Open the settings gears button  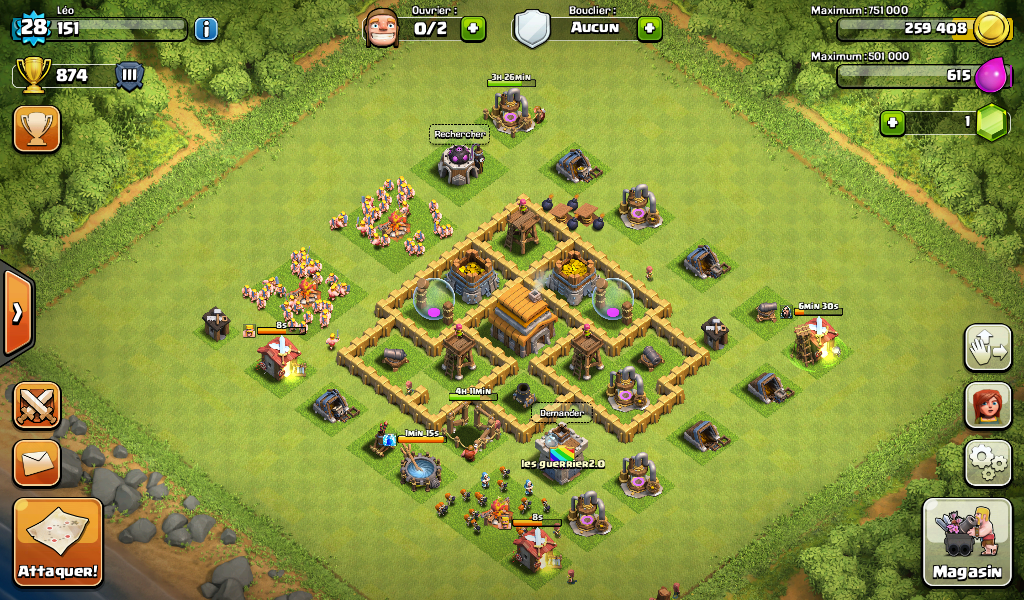coord(988,462)
